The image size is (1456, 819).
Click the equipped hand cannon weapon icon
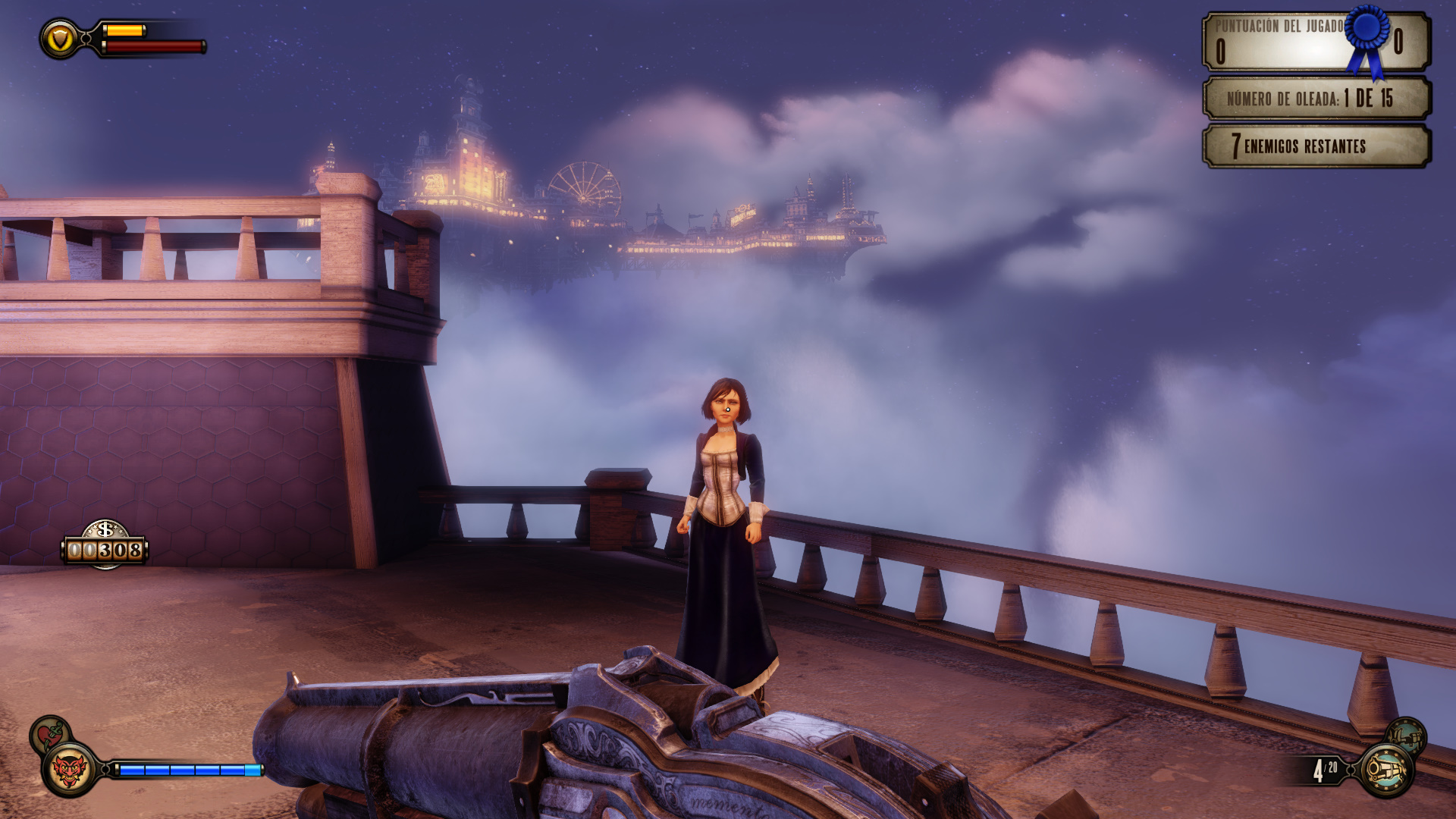pos(1385,770)
